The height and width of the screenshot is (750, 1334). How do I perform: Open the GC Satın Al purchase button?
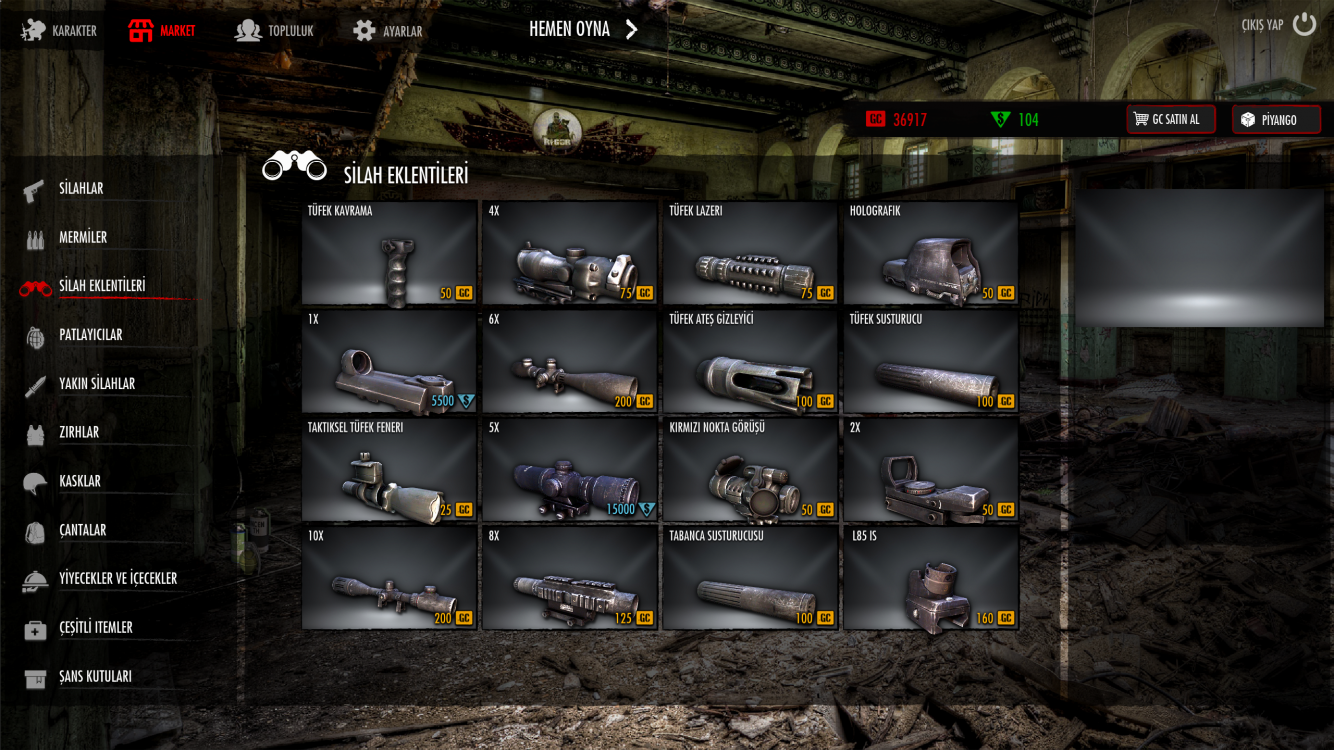pos(1170,120)
